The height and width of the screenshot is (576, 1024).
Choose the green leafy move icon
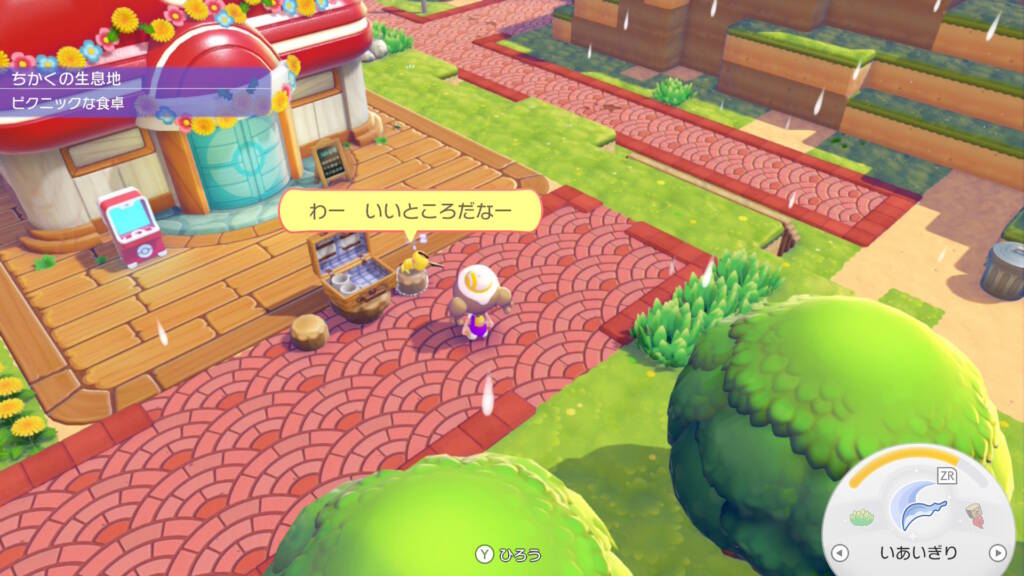coord(861,517)
